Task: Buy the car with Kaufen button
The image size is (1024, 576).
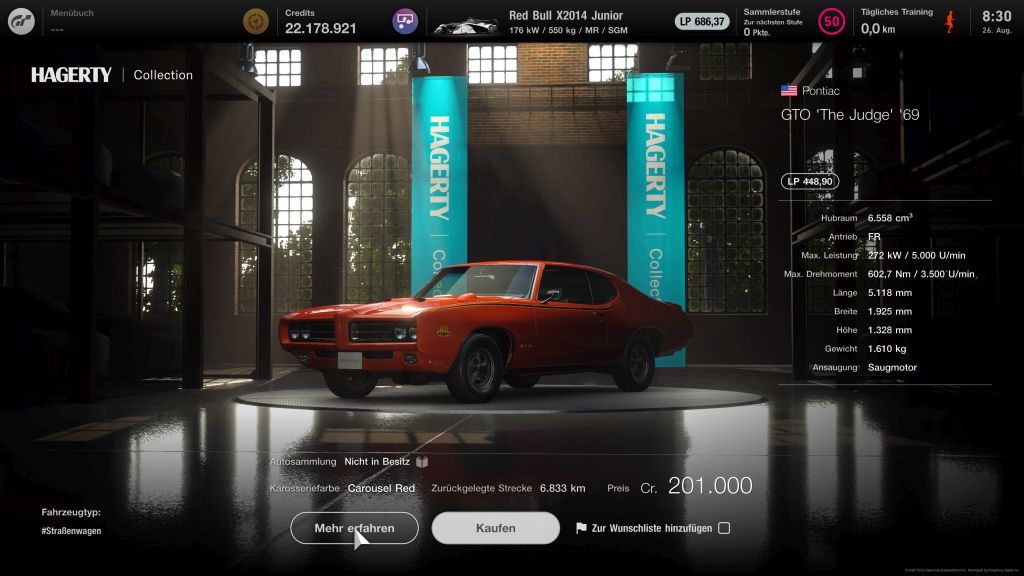Action: click(x=495, y=528)
